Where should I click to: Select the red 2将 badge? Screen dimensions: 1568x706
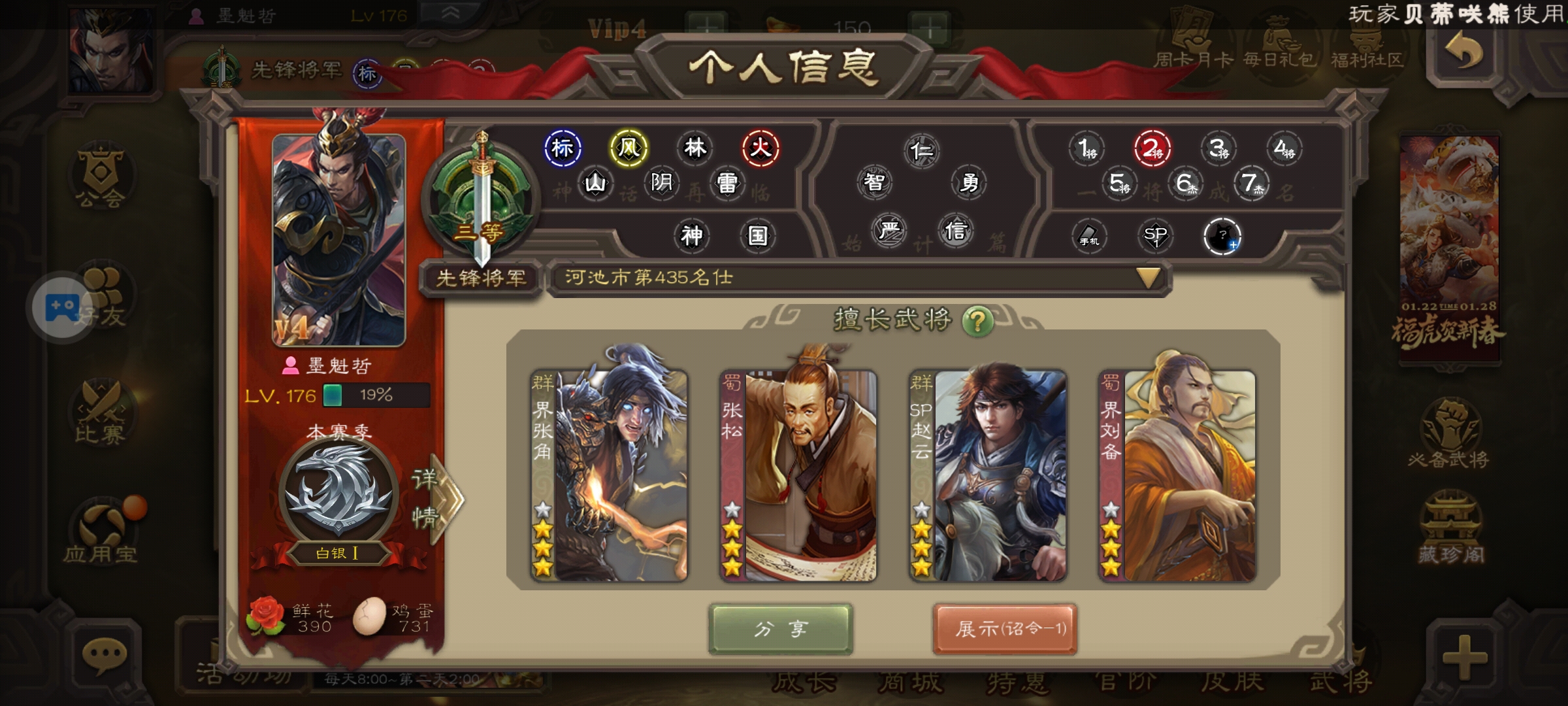[1152, 149]
